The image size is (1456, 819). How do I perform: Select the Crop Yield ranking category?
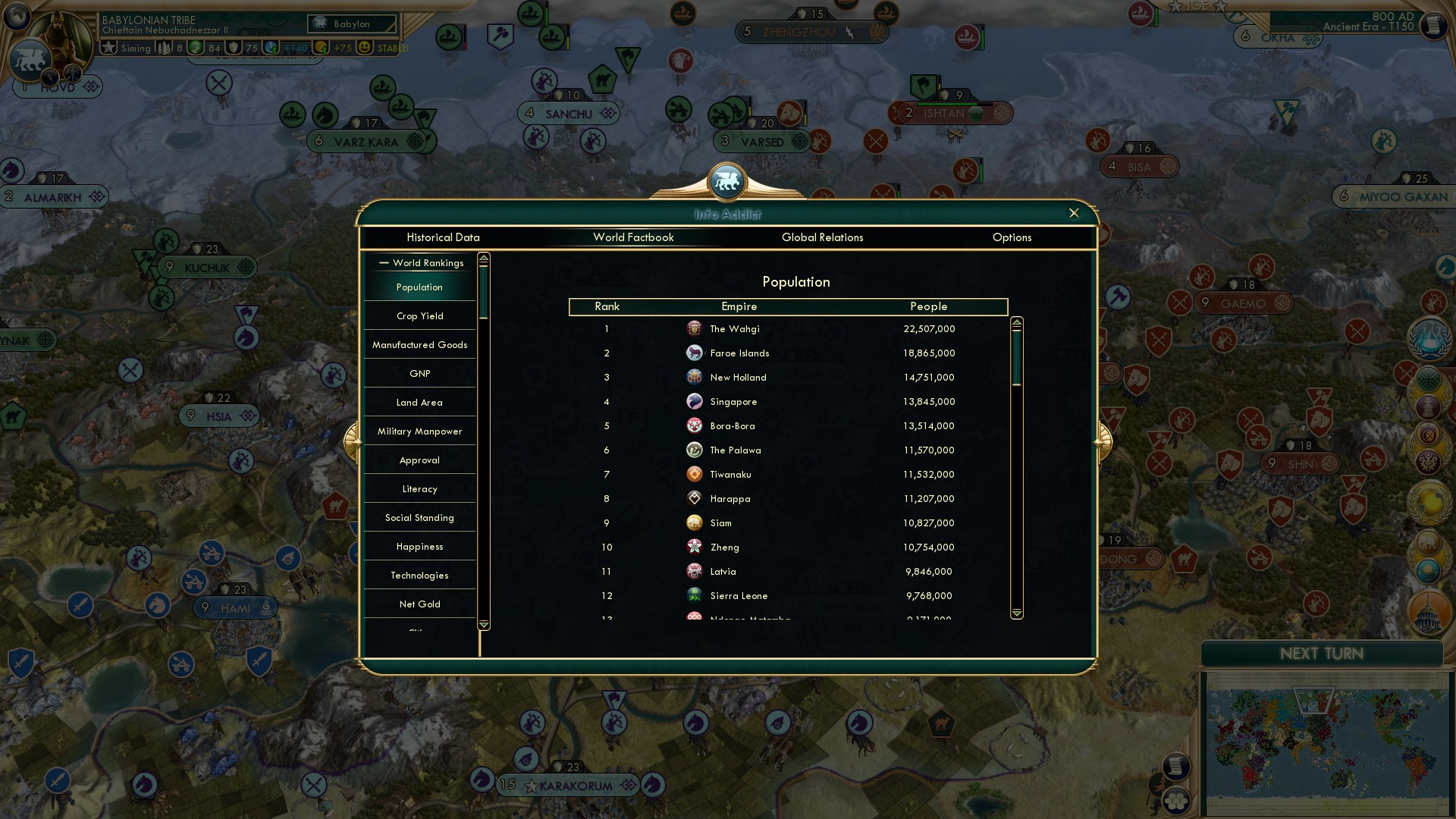coord(419,315)
